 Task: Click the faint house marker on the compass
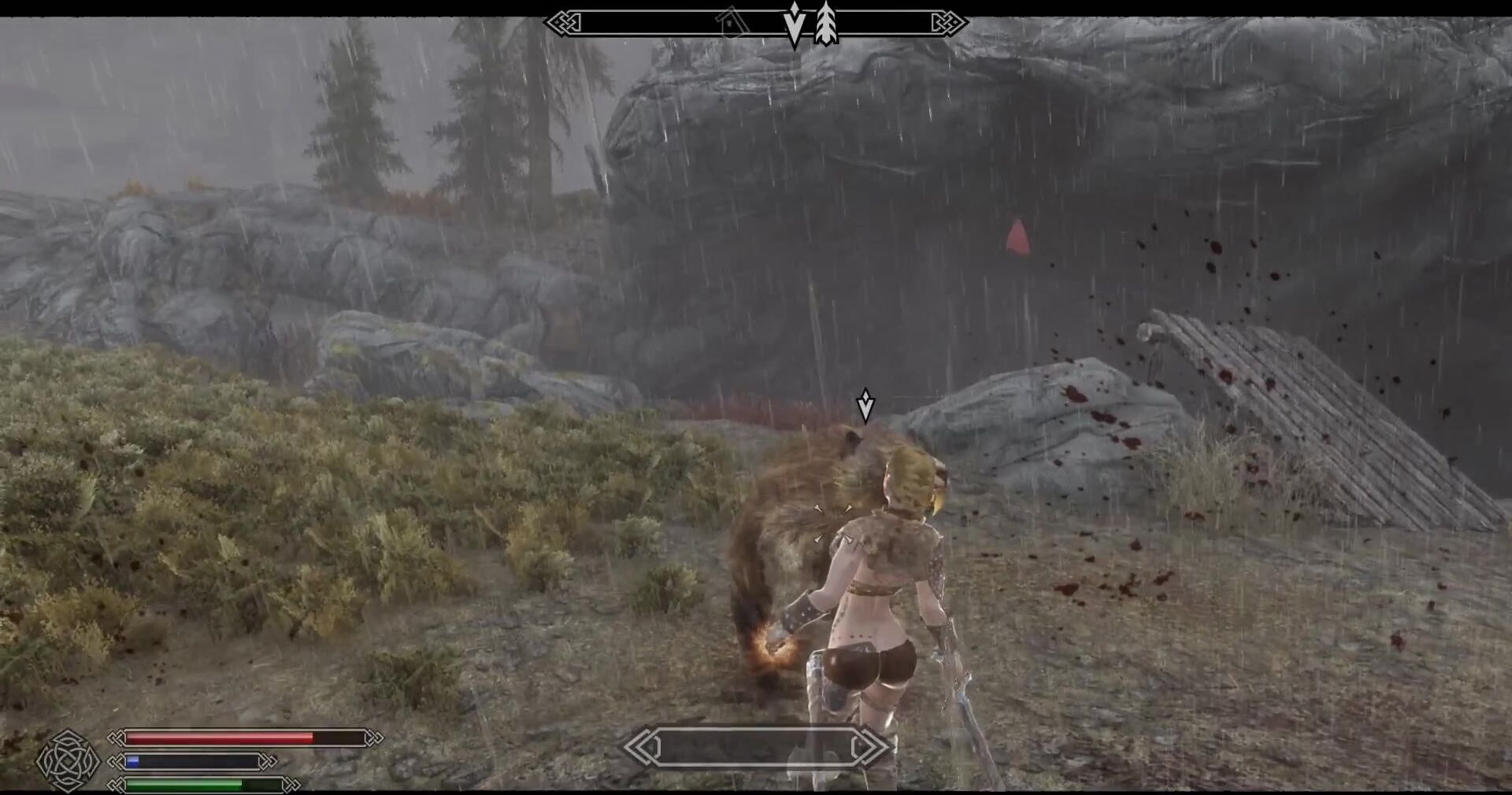(x=732, y=24)
